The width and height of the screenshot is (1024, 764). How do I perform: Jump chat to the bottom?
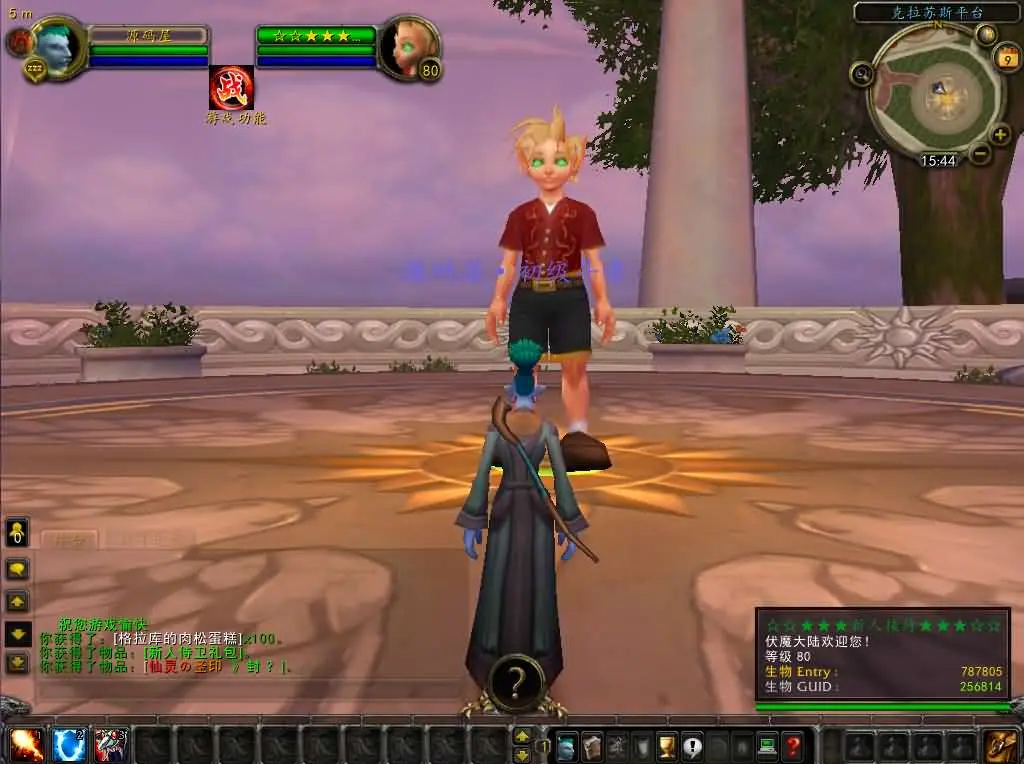coord(18,662)
